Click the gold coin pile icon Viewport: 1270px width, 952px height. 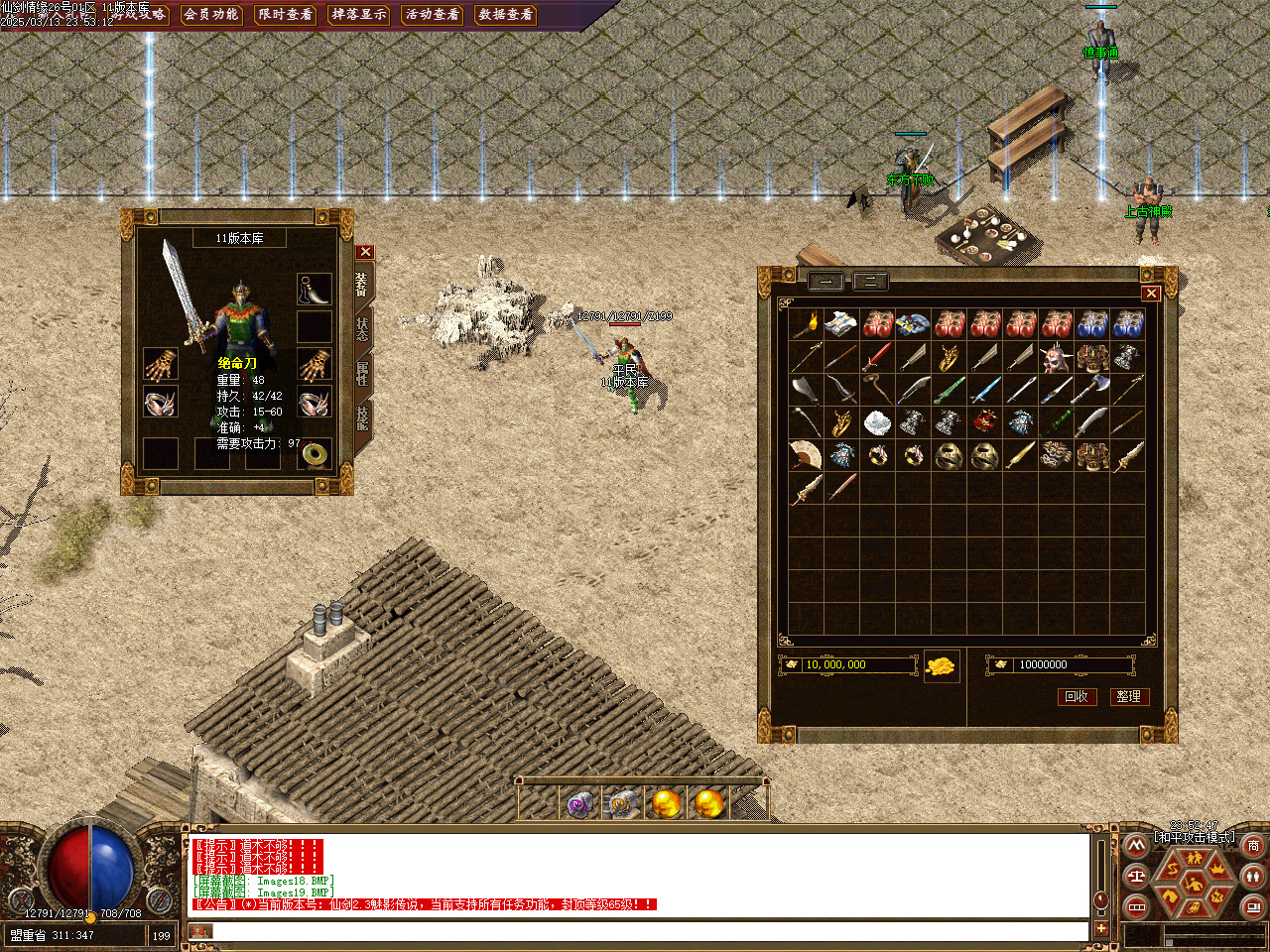(942, 665)
